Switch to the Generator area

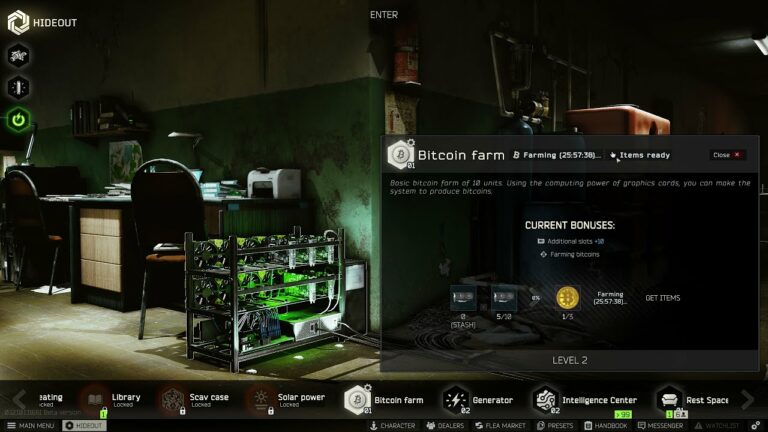click(x=478, y=400)
